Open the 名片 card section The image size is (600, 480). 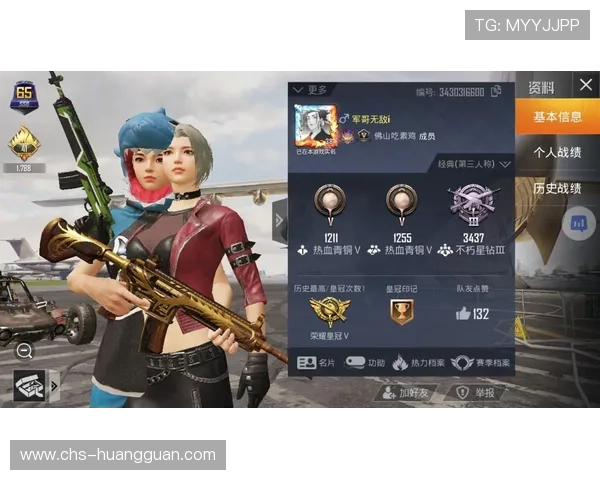click(x=317, y=363)
